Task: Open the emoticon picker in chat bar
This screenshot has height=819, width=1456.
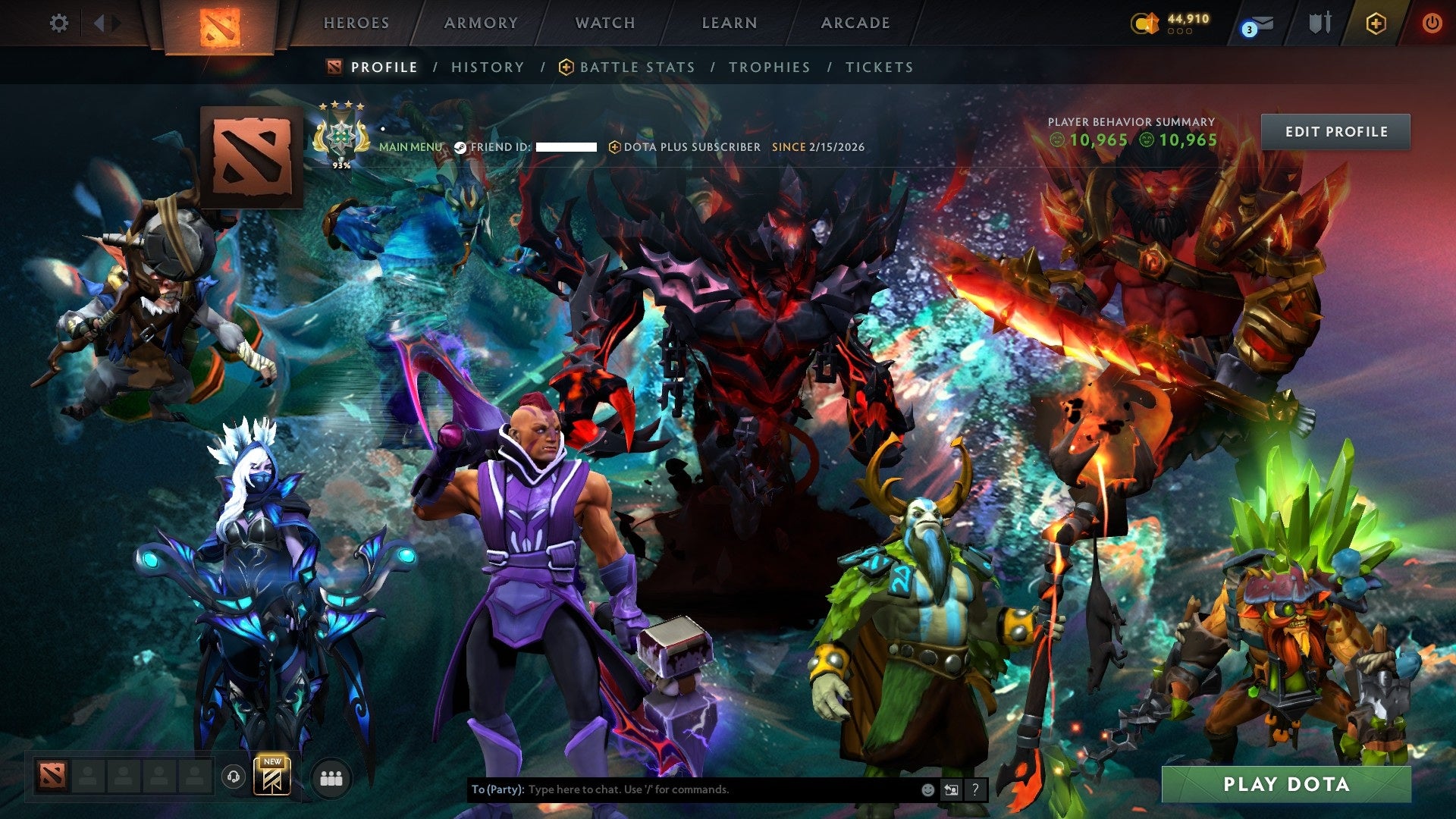Action: [927, 789]
